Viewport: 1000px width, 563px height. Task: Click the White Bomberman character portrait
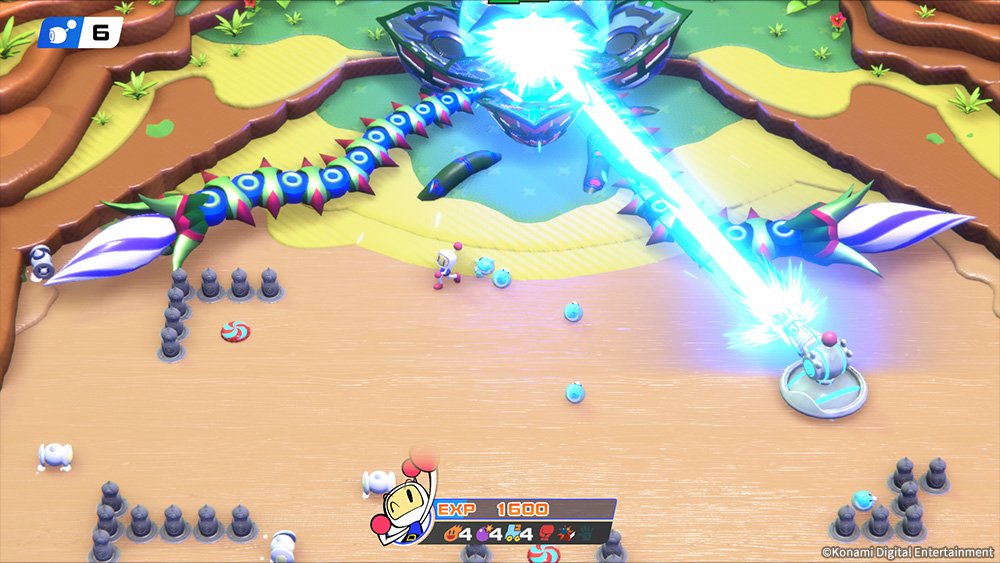point(406,499)
